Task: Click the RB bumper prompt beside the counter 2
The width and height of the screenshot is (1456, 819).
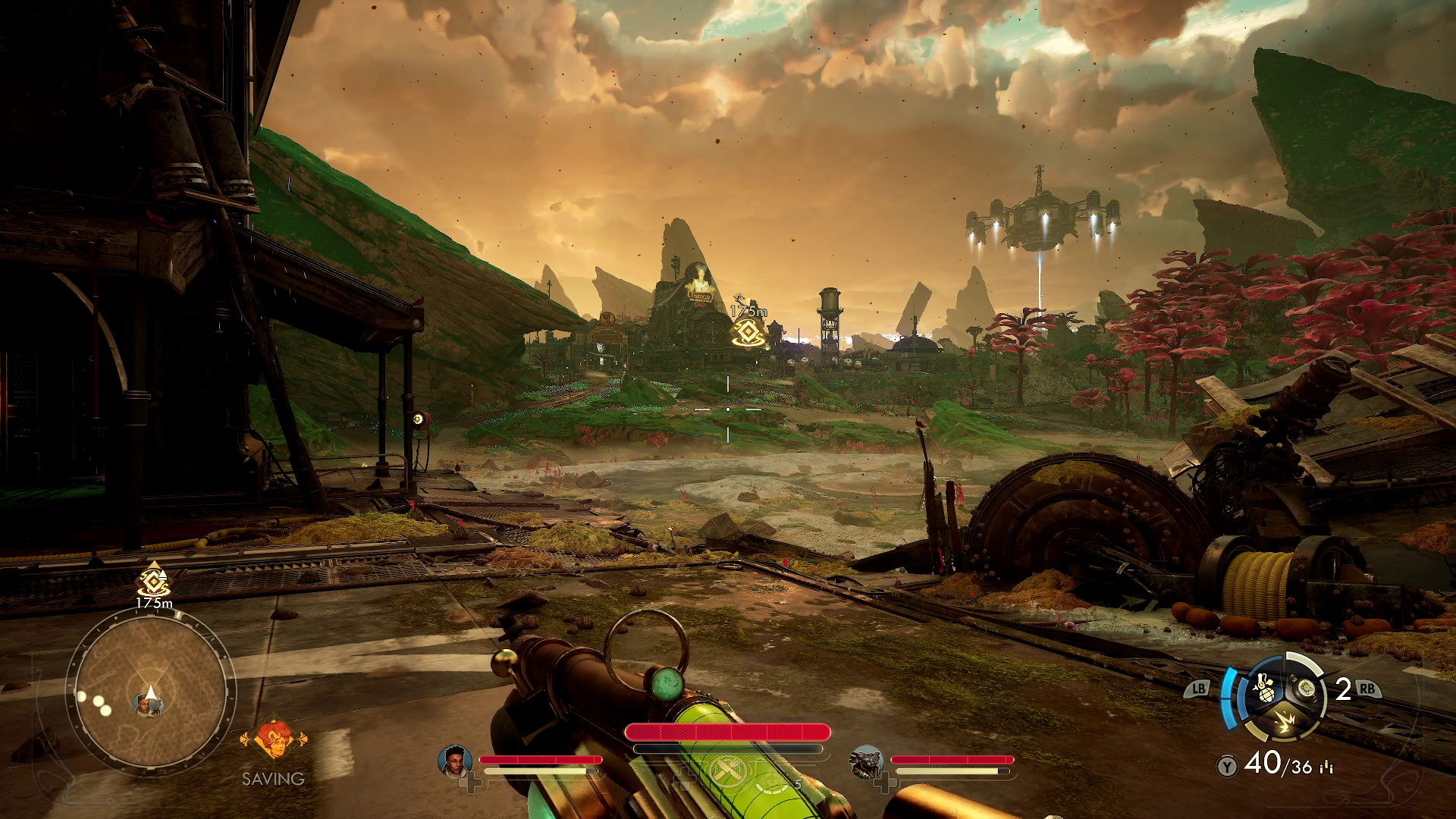Action: pyautogui.click(x=1368, y=689)
